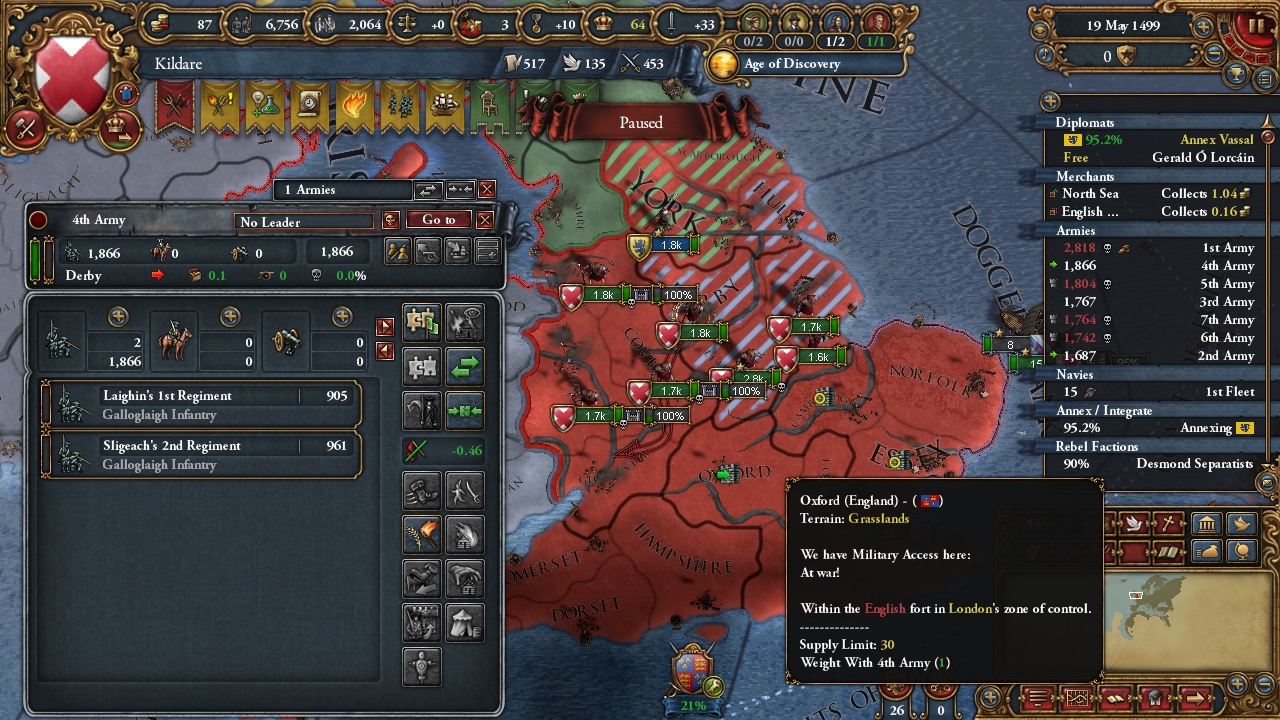Click the Go to button on 4th Army
Viewport: 1280px width, 720px height.
tap(438, 220)
